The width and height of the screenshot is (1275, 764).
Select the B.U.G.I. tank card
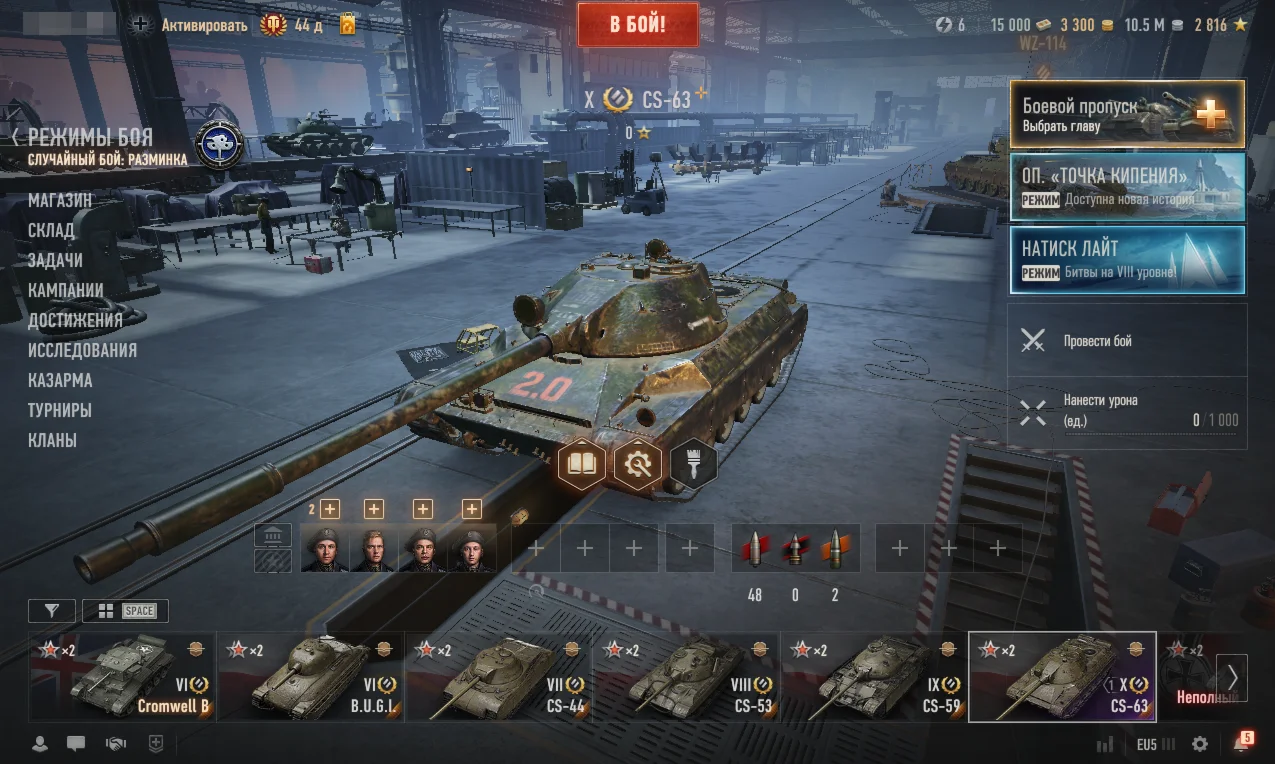pyautogui.click(x=310, y=677)
